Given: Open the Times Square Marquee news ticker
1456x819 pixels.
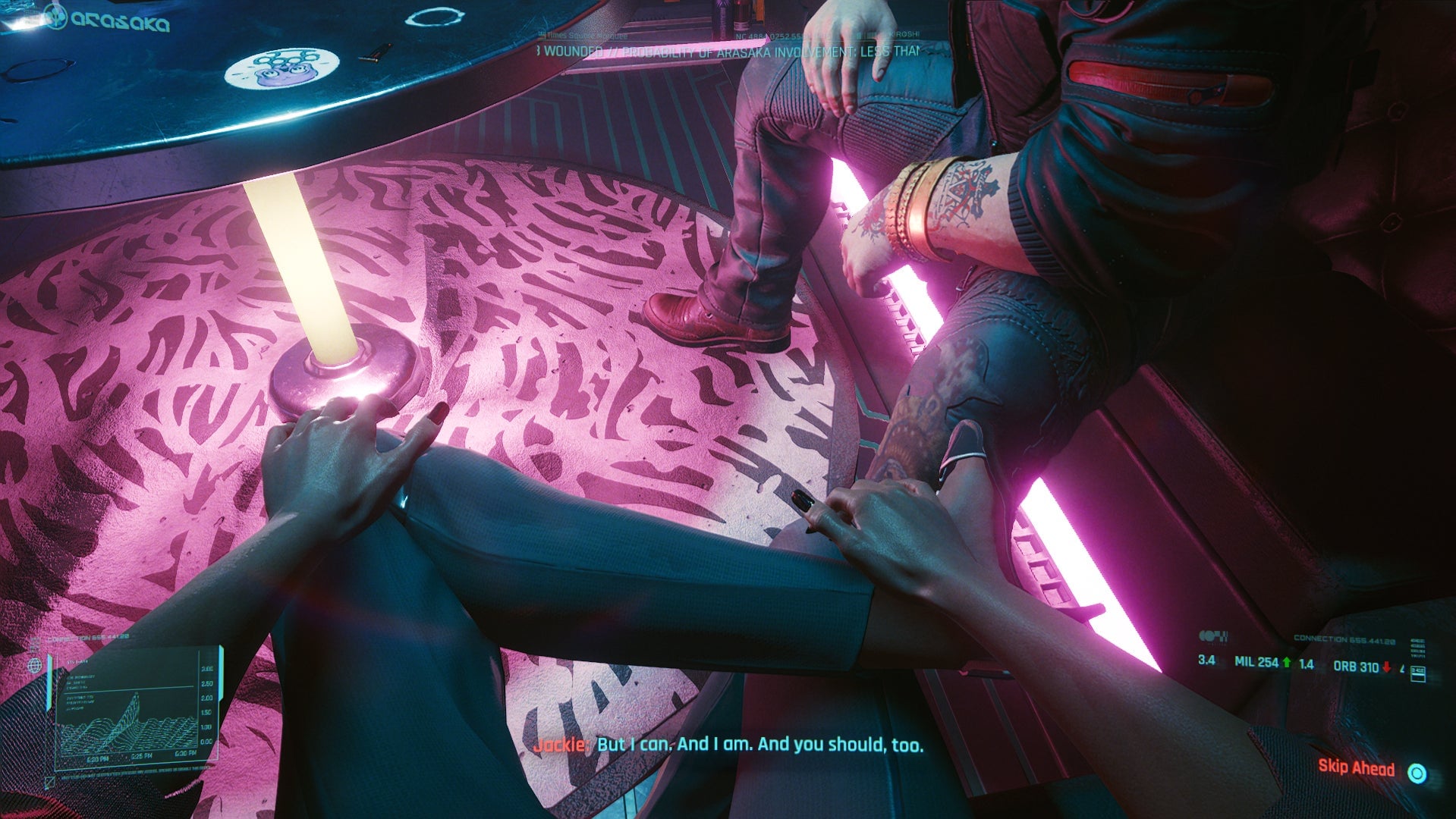Looking at the screenshot, I should point(584,34).
